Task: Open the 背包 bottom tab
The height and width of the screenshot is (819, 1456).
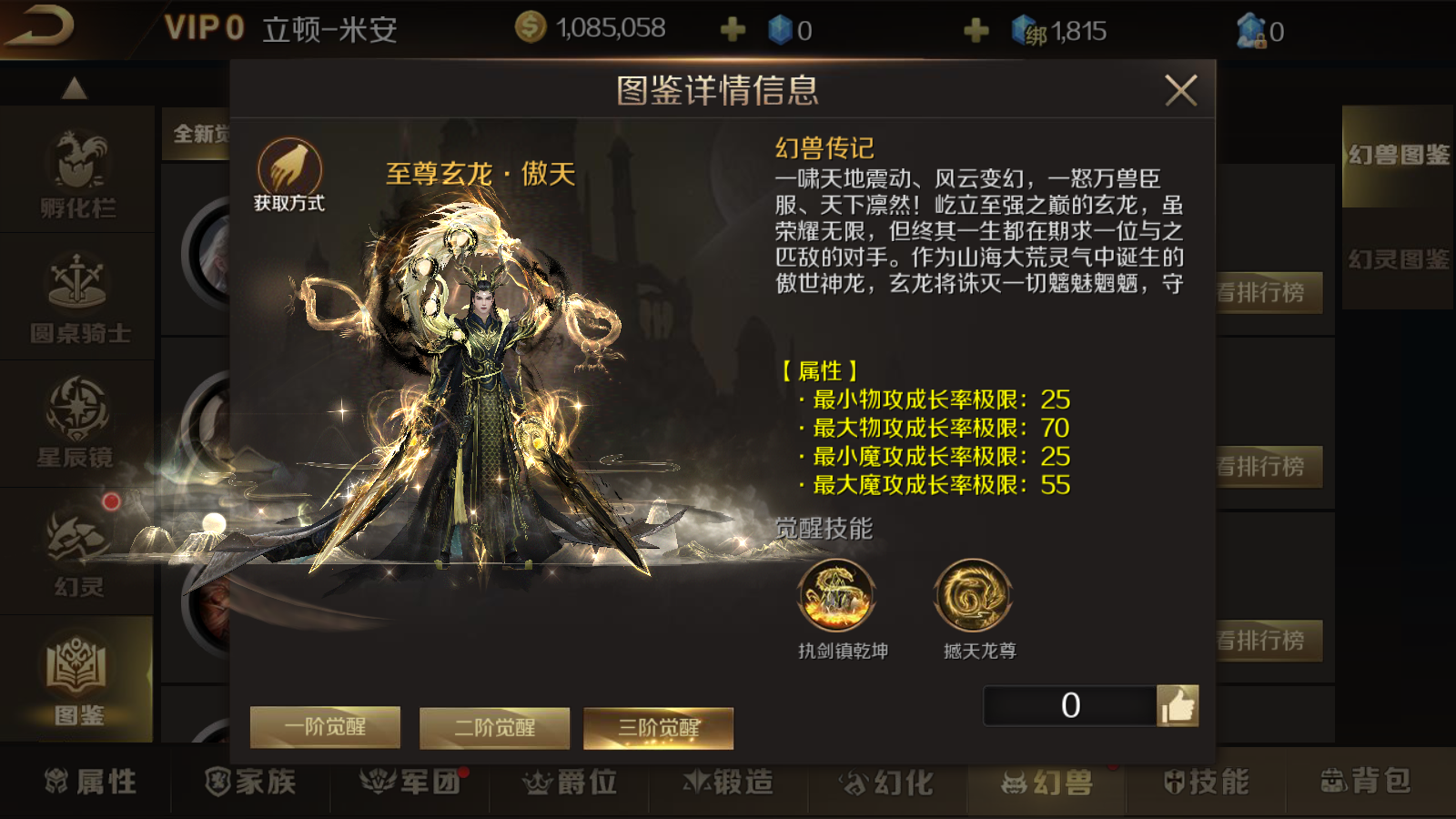Action: [x=1365, y=782]
